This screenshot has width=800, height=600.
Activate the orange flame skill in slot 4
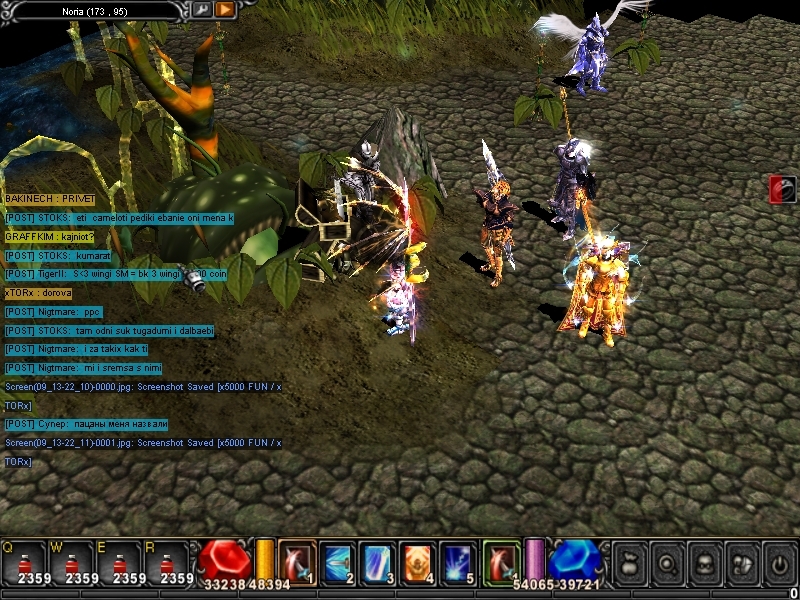click(x=417, y=563)
